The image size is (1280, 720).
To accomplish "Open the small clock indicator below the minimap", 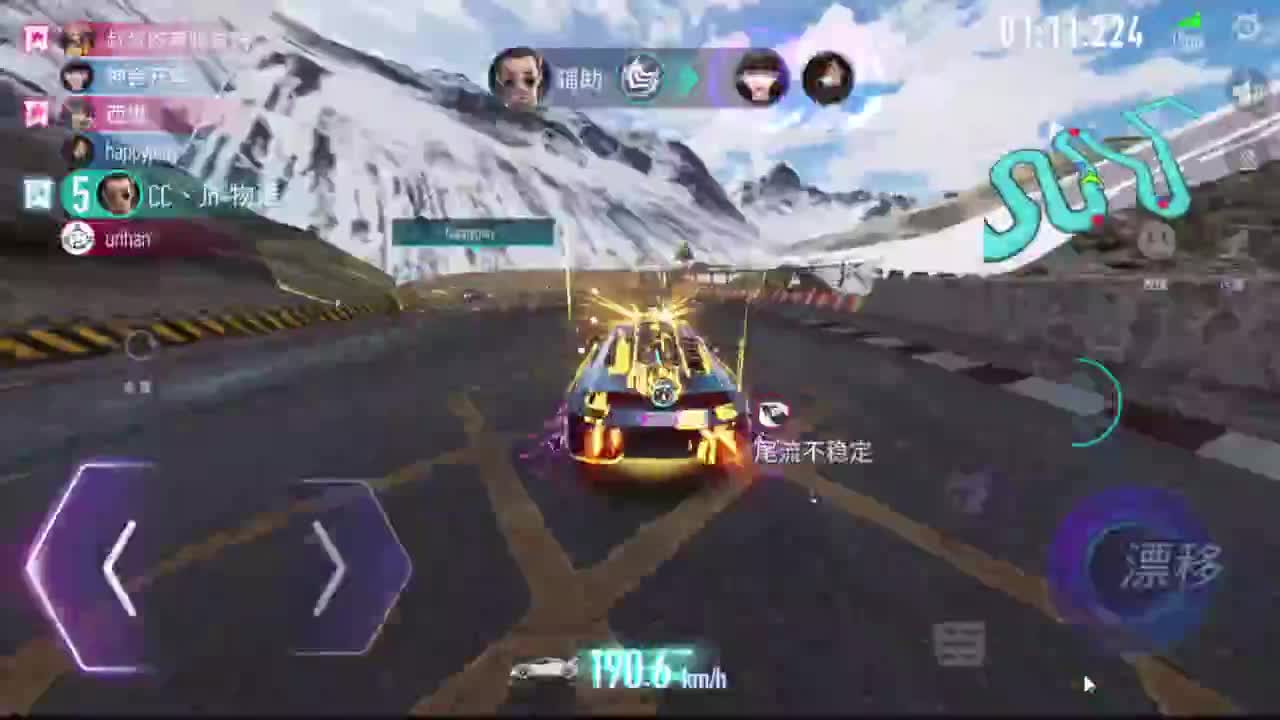I will (1158, 238).
